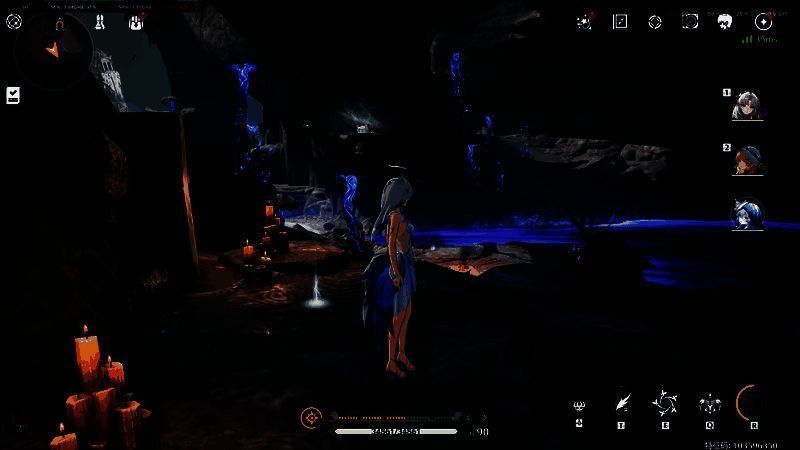
Task: Open the square camera-frame icon
Action: point(690,21)
